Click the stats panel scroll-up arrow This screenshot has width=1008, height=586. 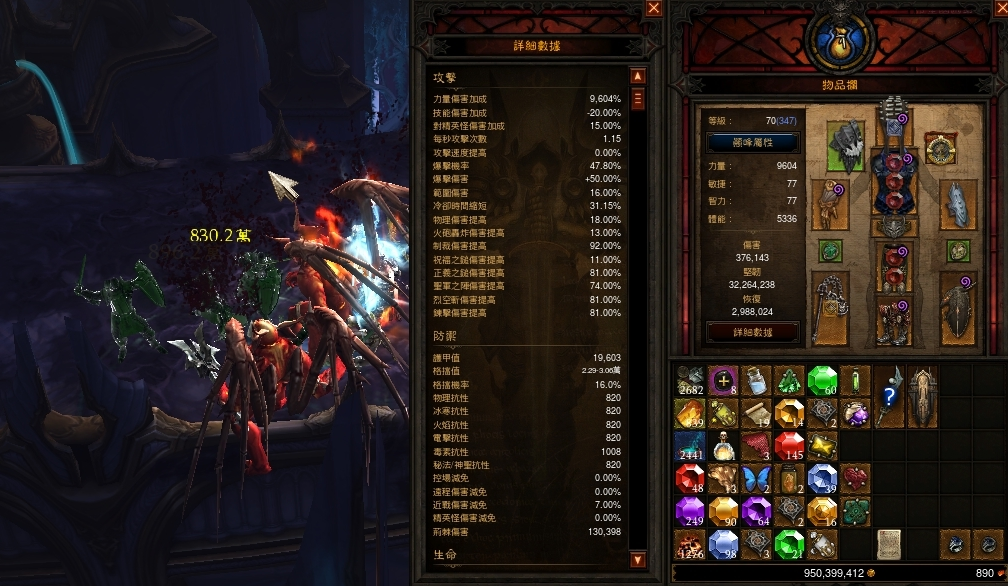click(x=637, y=76)
